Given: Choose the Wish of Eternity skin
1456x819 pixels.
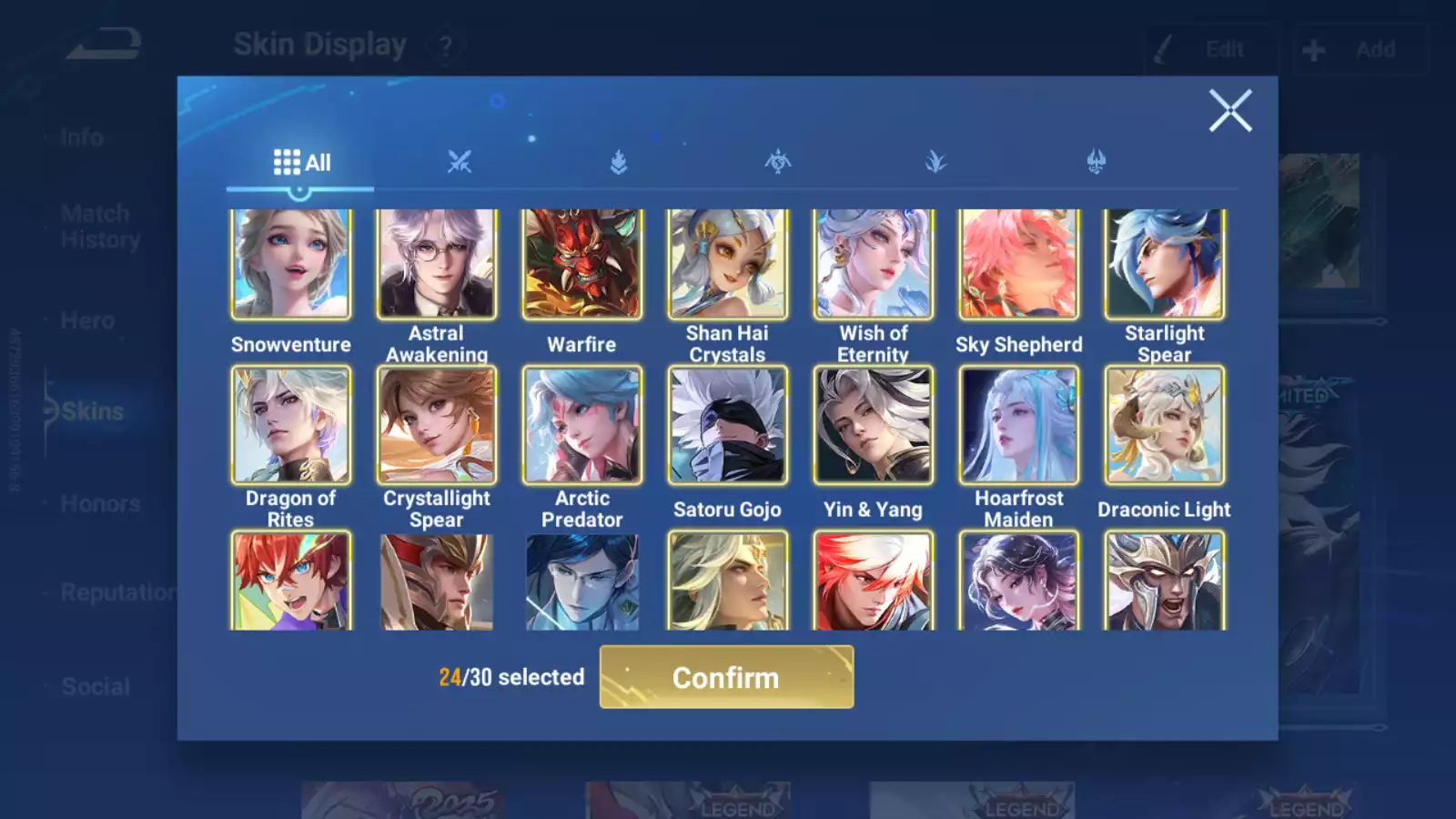Looking at the screenshot, I should 873,265.
